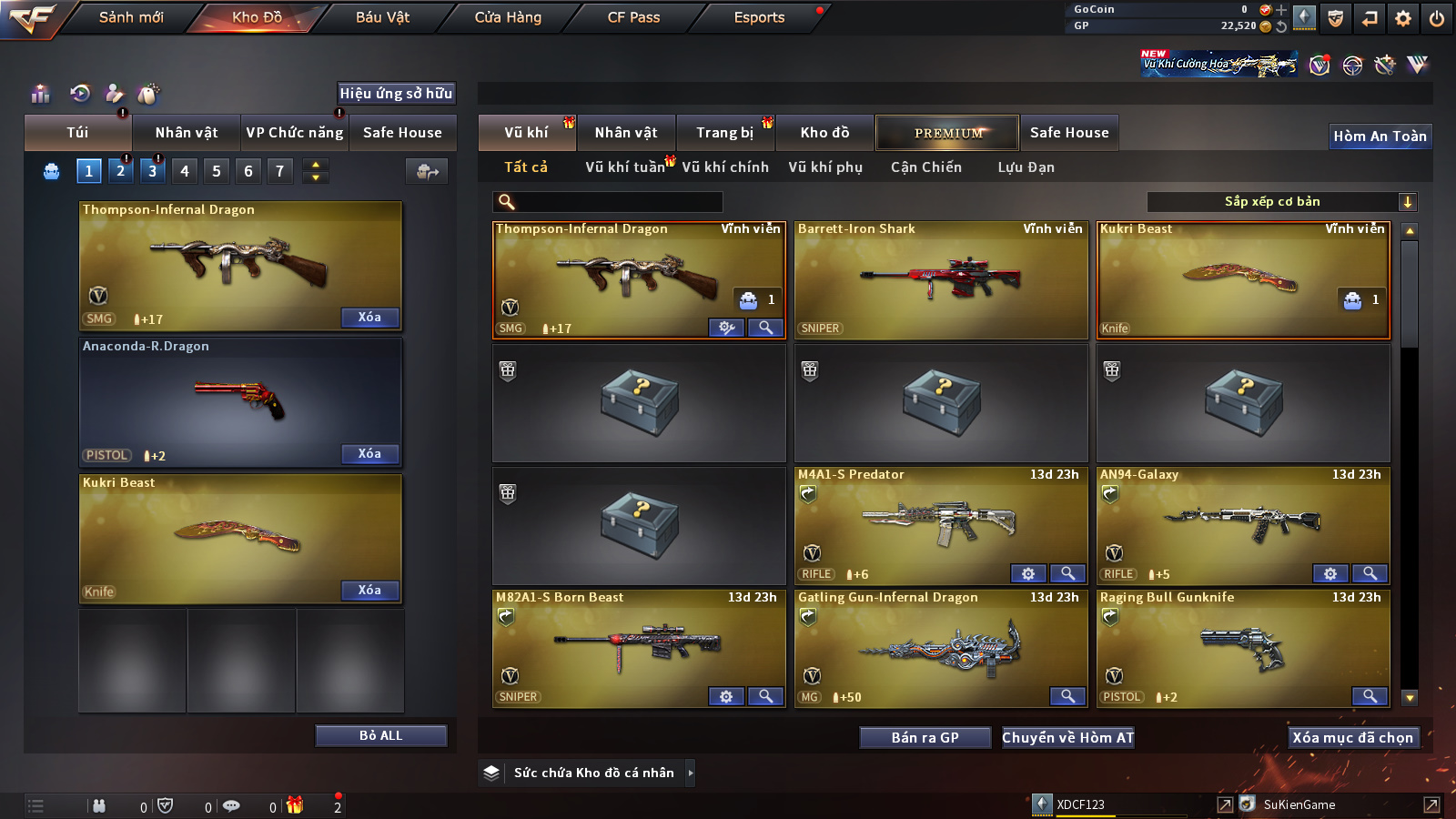This screenshot has width=1456, height=819.
Task: Sell selected item with Bán ra GP
Action: [x=925, y=737]
